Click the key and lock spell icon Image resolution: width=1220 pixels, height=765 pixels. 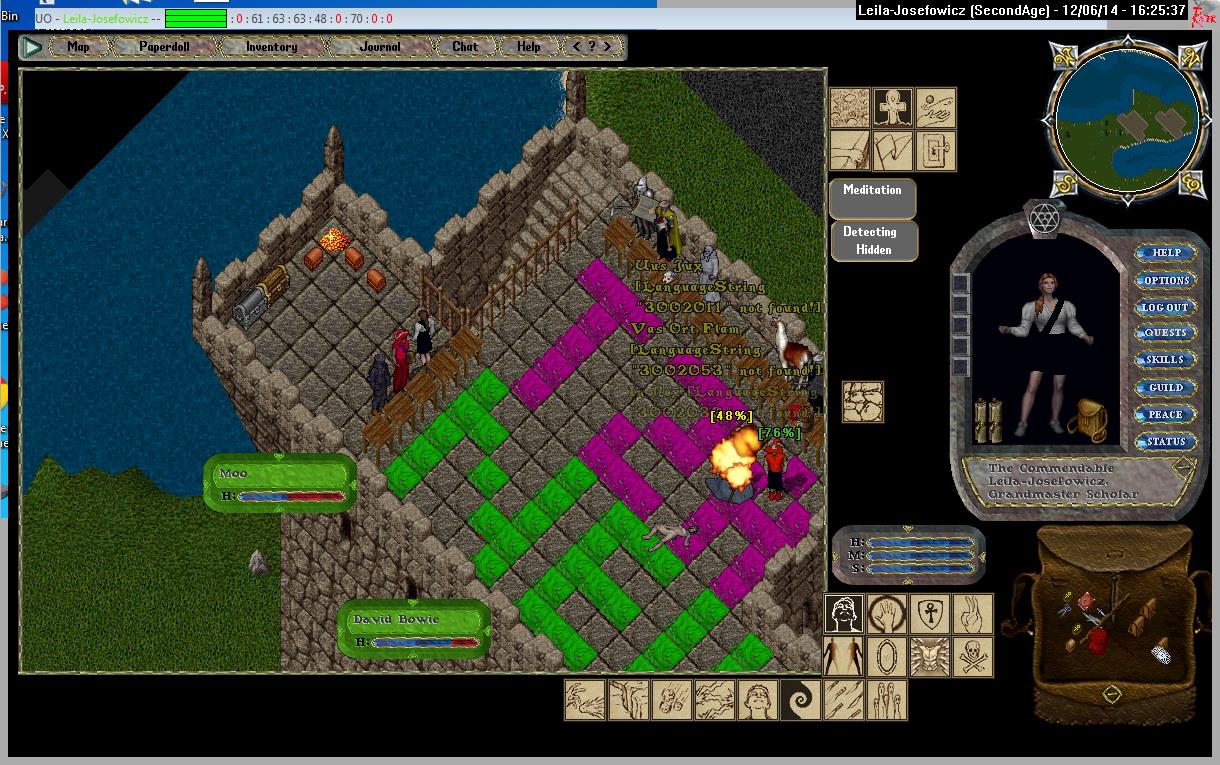(x=936, y=151)
